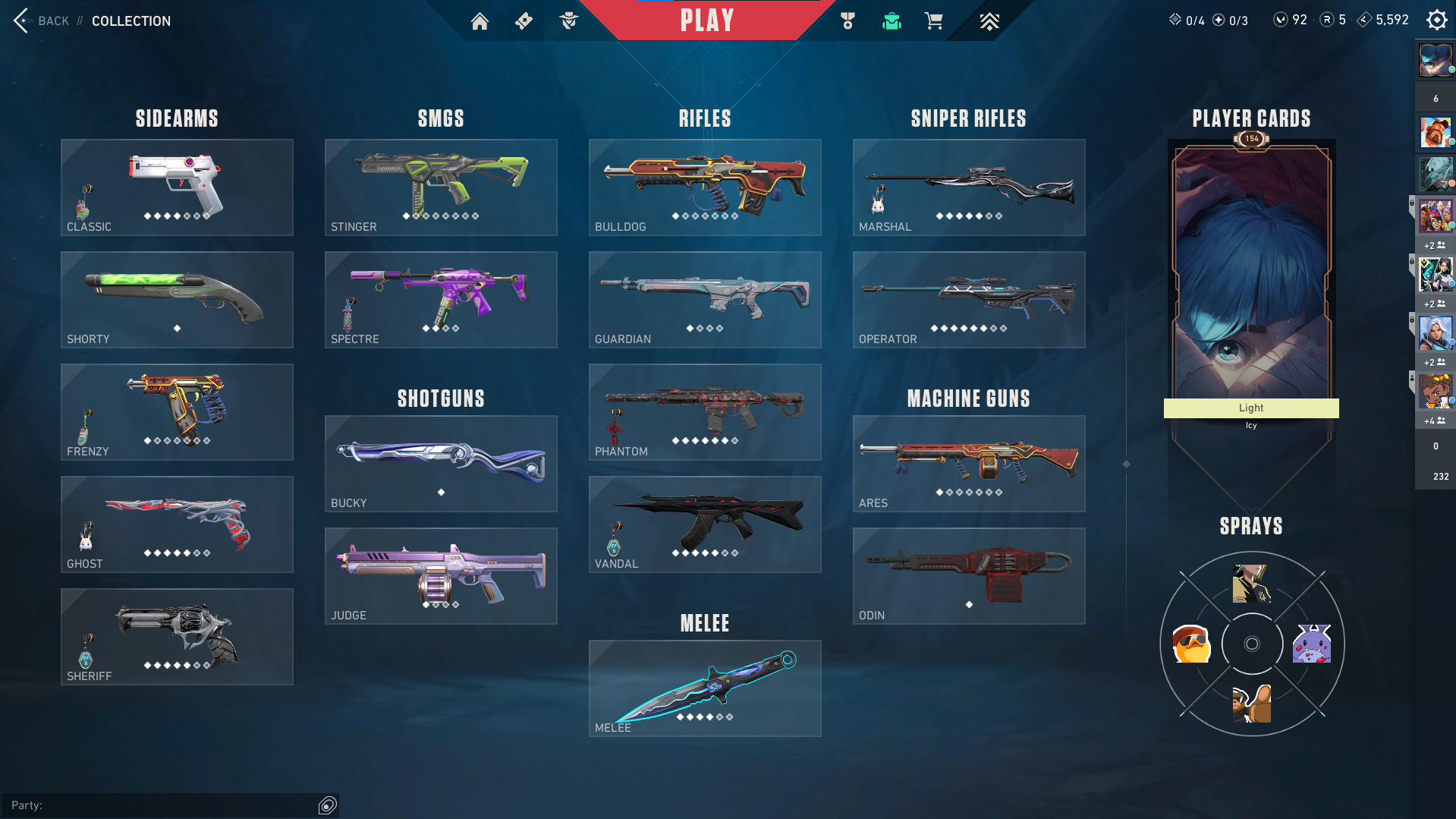Open the in-game Store cart icon
Image resolution: width=1456 pixels, height=819 pixels.
935,20
